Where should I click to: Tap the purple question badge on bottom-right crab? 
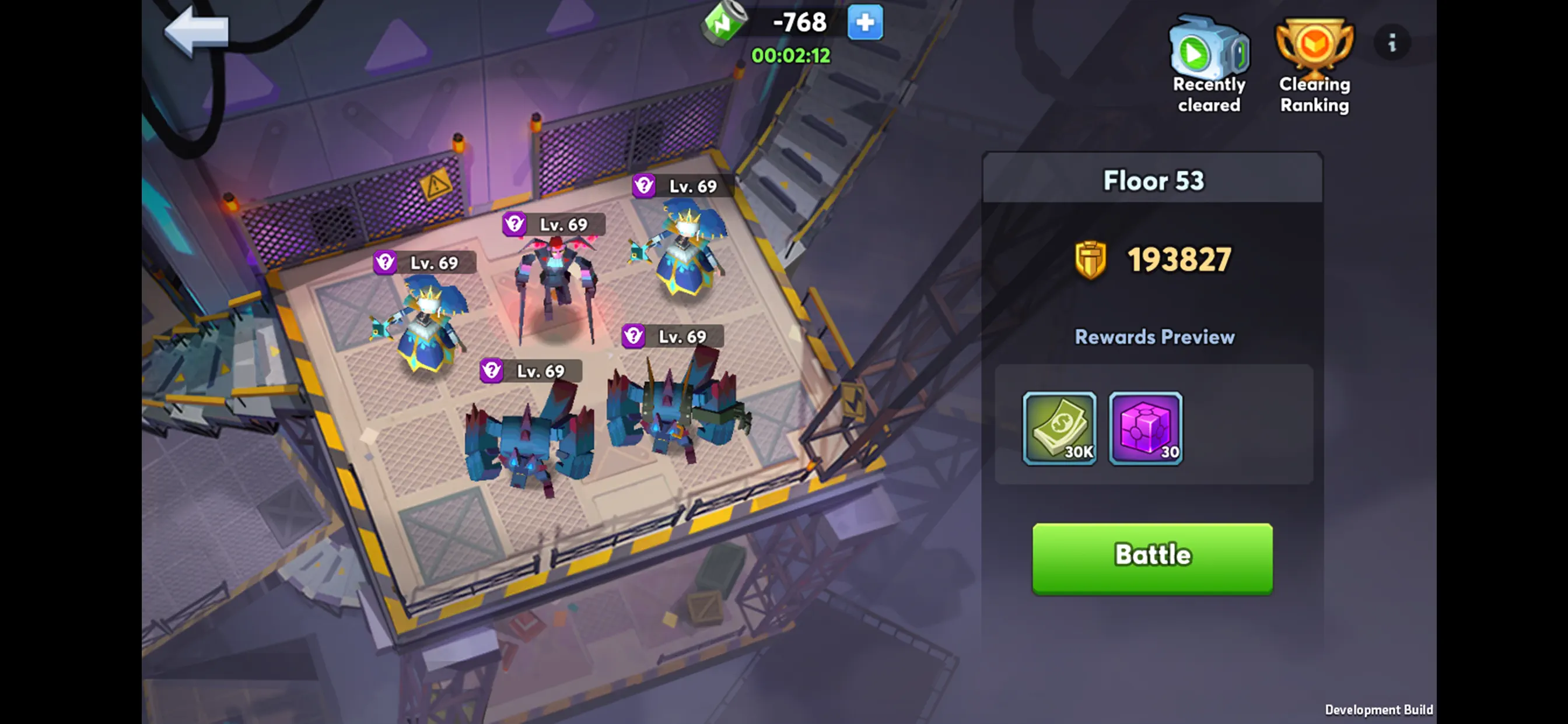tap(632, 335)
